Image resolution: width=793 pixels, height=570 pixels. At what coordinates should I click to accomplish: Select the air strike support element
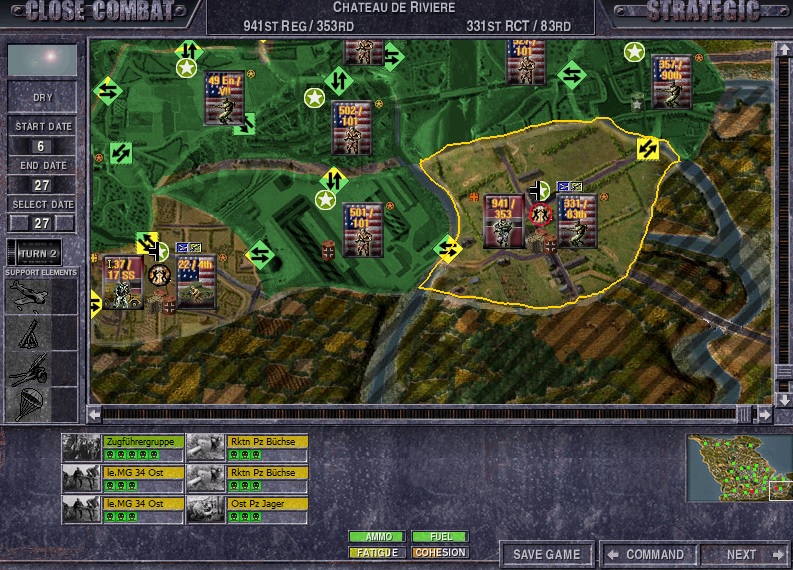(x=27, y=296)
